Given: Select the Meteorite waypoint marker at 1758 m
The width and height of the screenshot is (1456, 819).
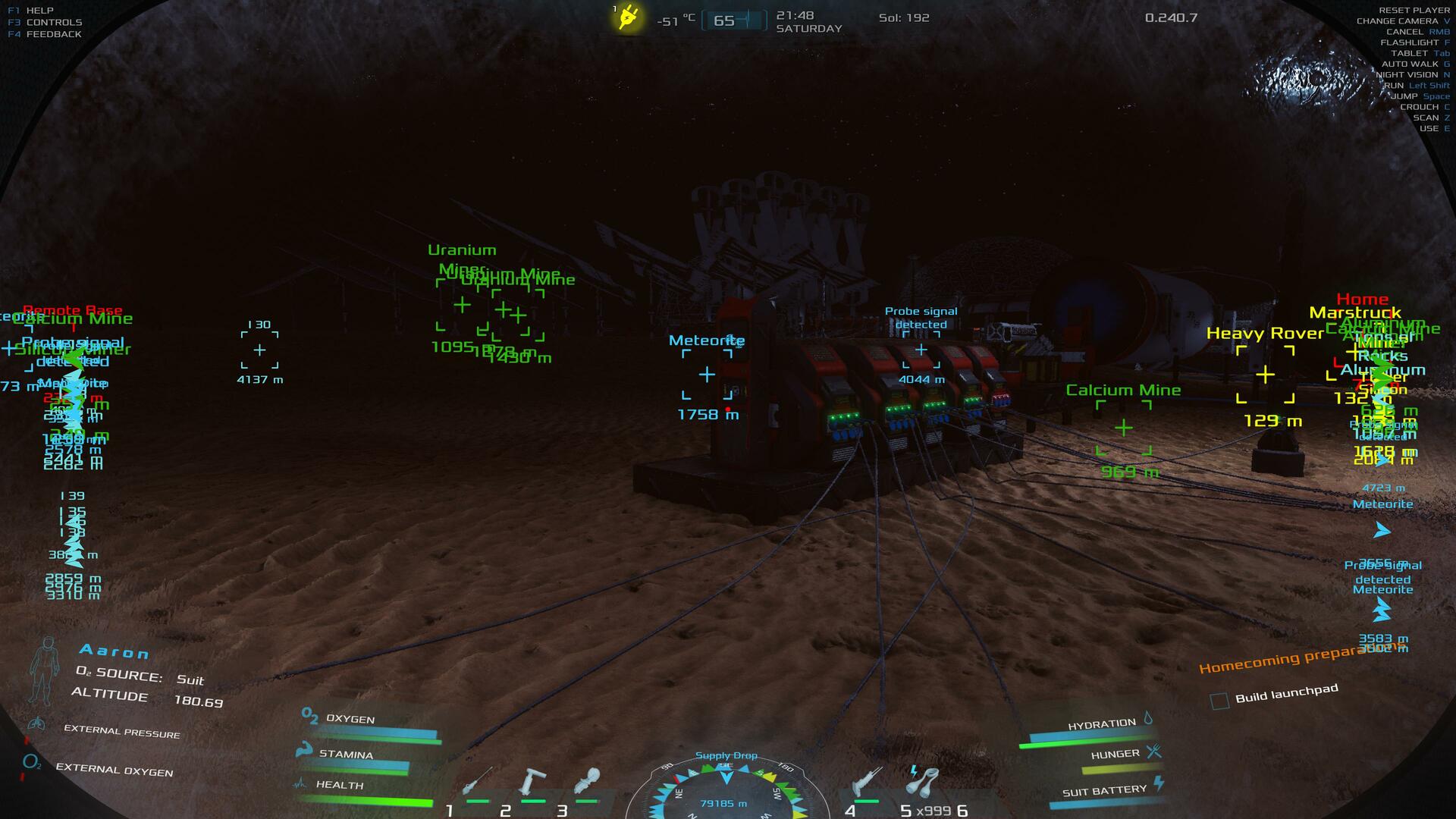Looking at the screenshot, I should point(707,374).
